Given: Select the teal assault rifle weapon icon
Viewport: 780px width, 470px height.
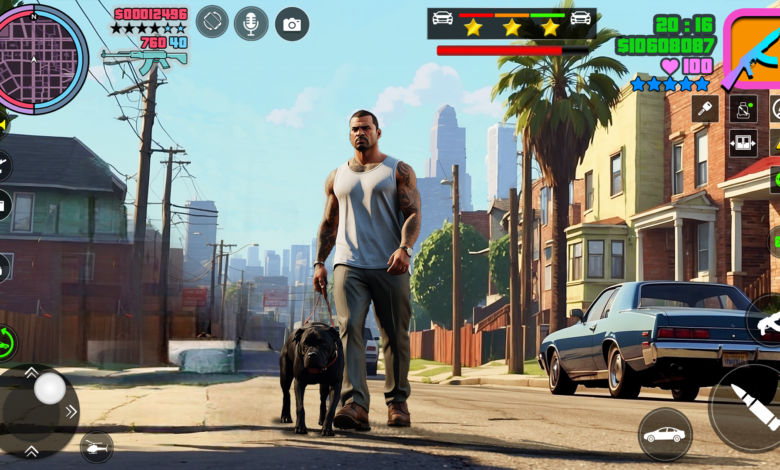Looking at the screenshot, I should [144, 59].
